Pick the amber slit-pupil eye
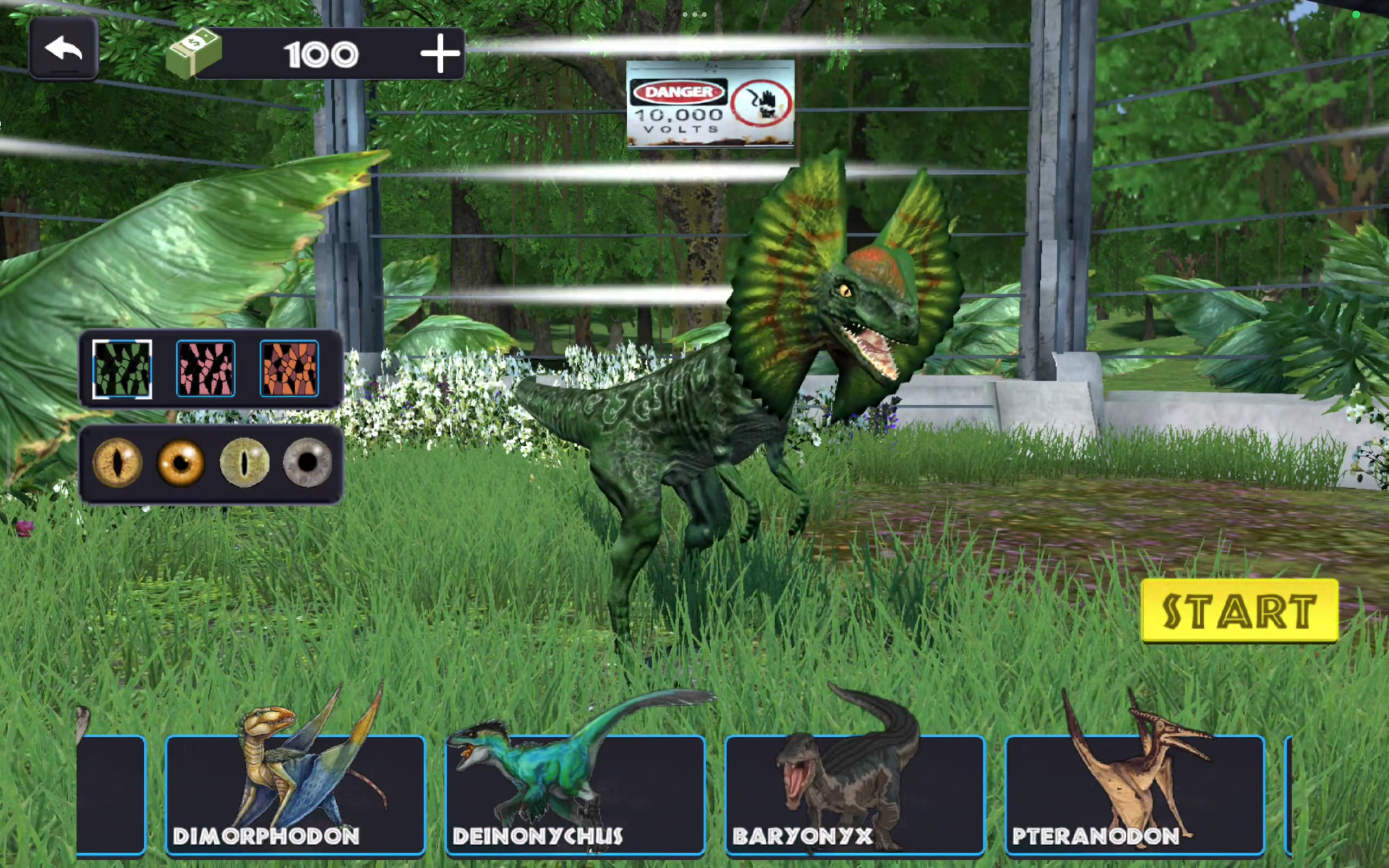The height and width of the screenshot is (868, 1389). tap(117, 462)
